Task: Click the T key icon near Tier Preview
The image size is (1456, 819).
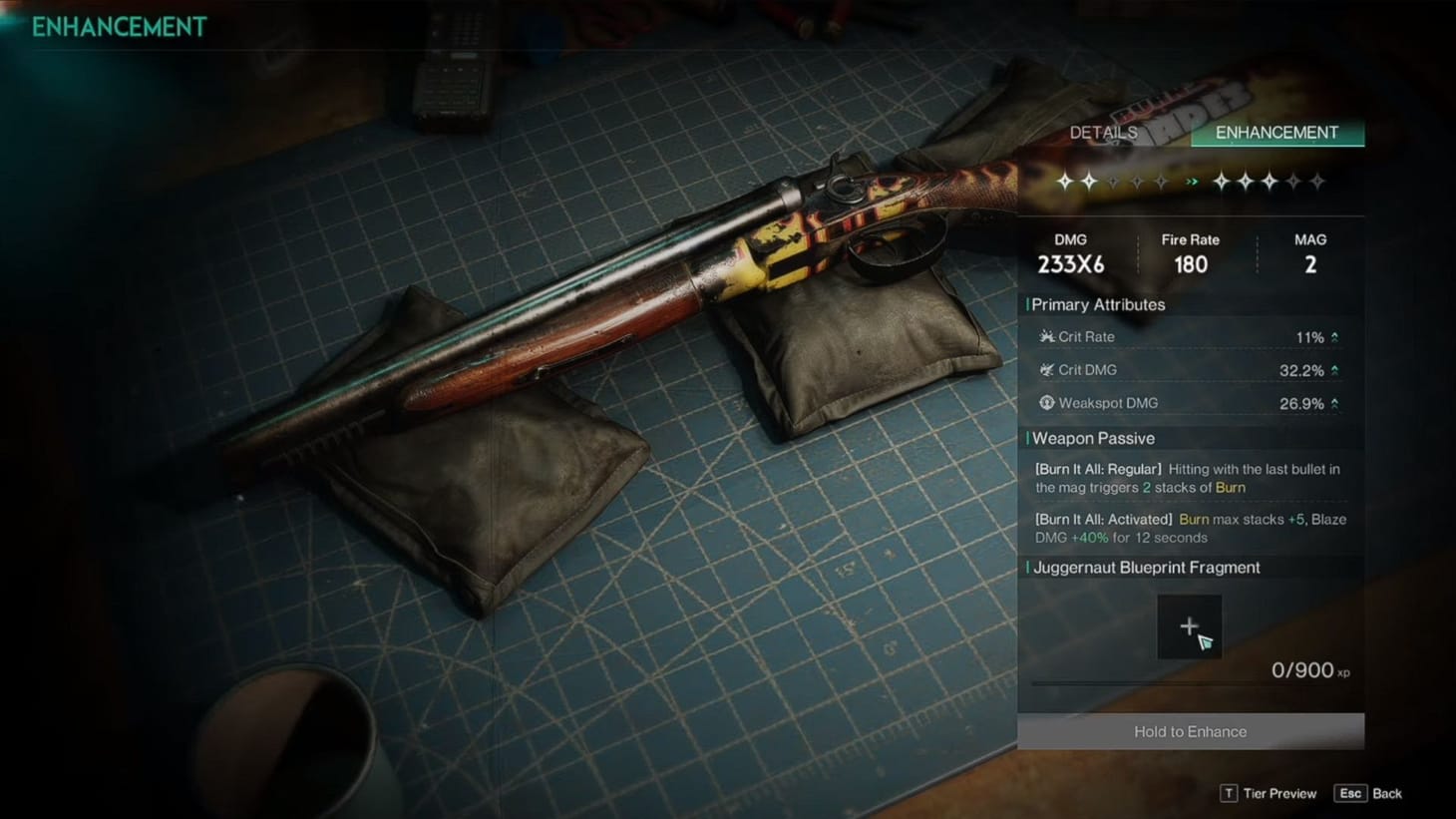Action: [1229, 793]
